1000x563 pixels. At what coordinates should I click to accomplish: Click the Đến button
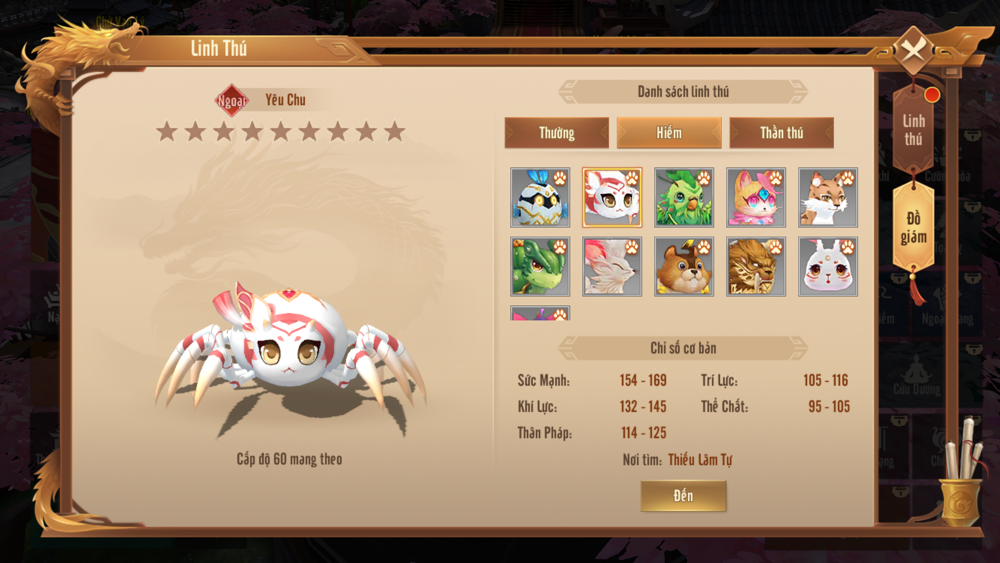[x=683, y=496]
